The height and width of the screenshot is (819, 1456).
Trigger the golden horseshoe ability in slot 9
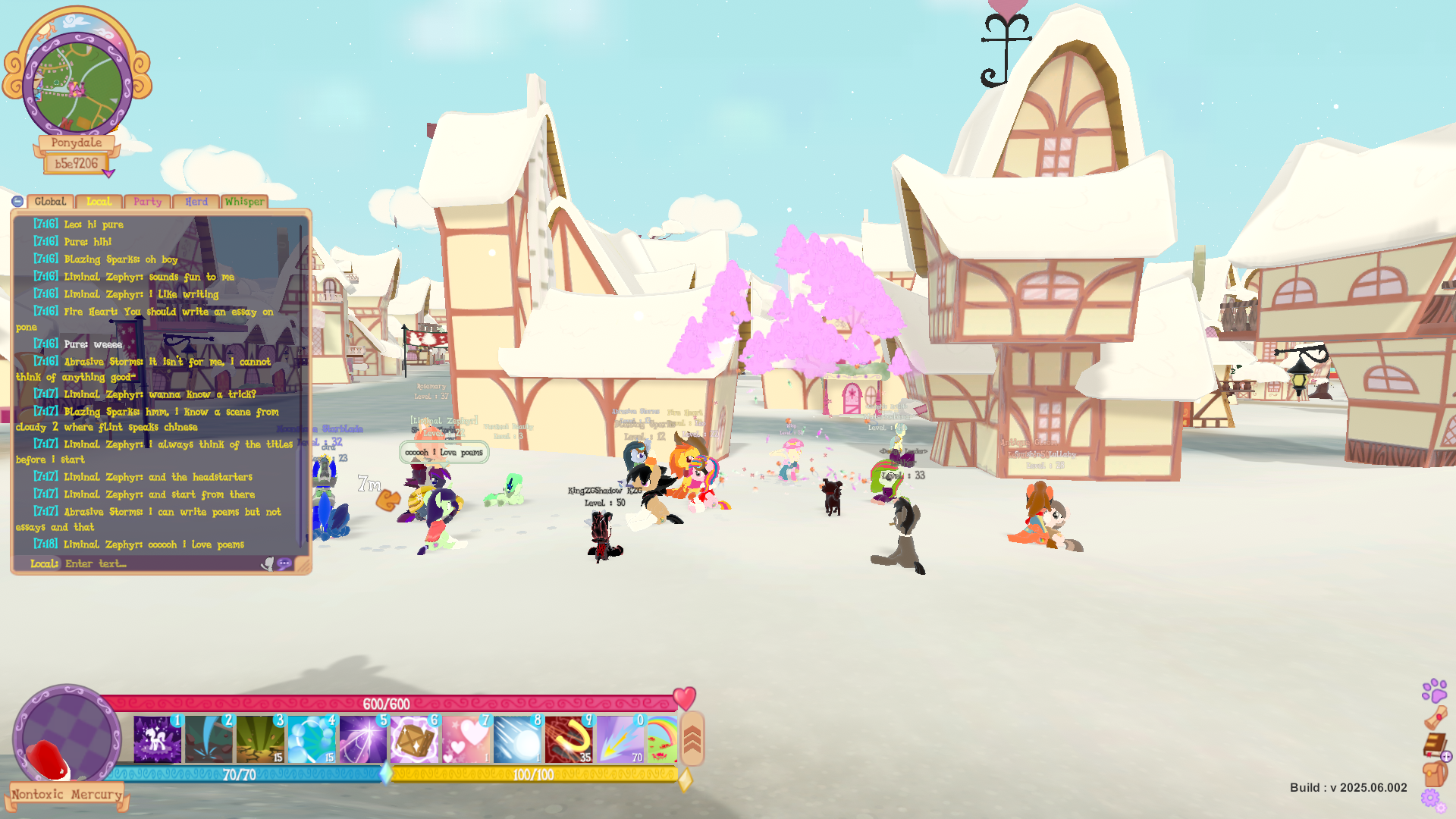click(568, 739)
